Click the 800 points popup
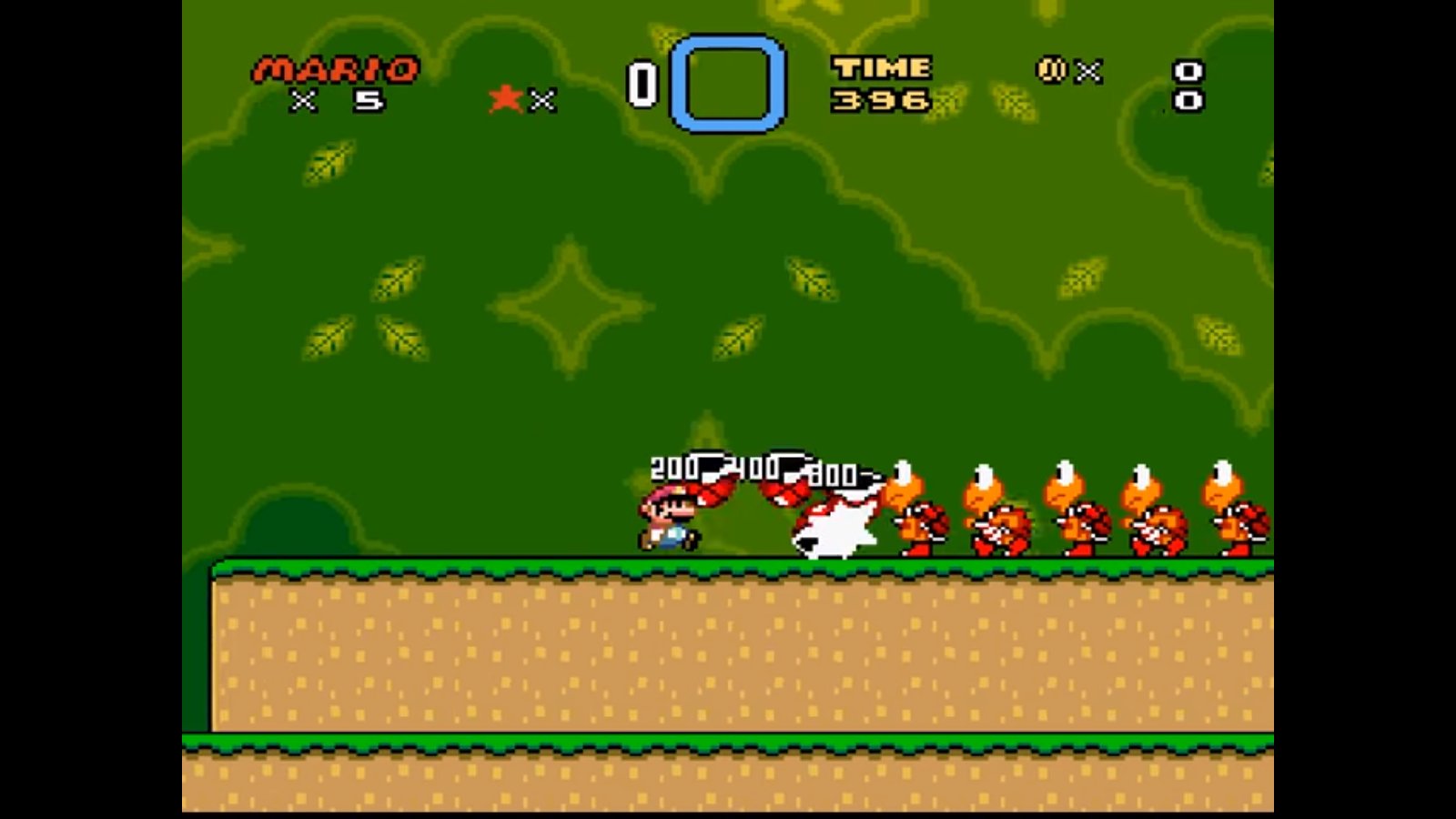The height and width of the screenshot is (819, 1456). click(x=831, y=472)
